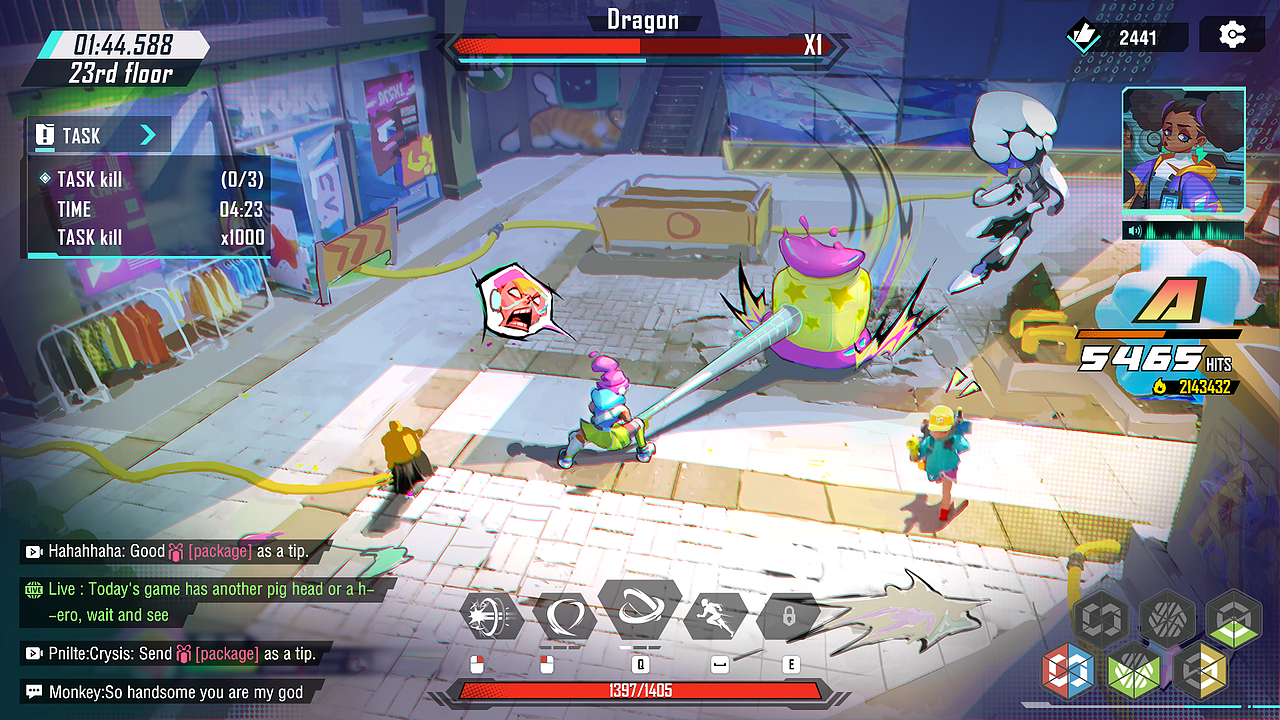Choose the half-yellow hexagon chip

coord(1200,672)
